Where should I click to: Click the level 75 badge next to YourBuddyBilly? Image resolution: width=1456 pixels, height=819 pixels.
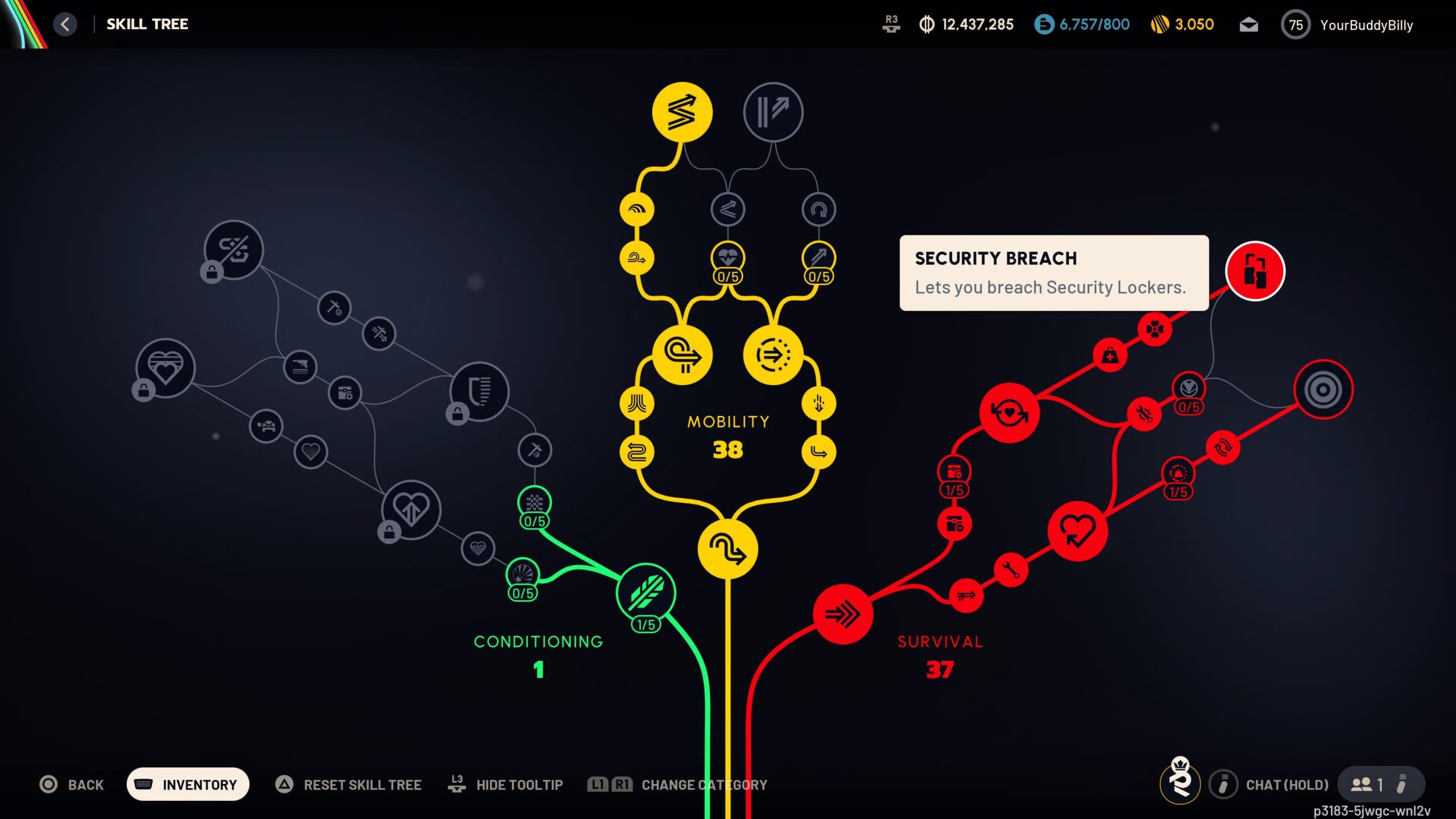(x=1297, y=24)
